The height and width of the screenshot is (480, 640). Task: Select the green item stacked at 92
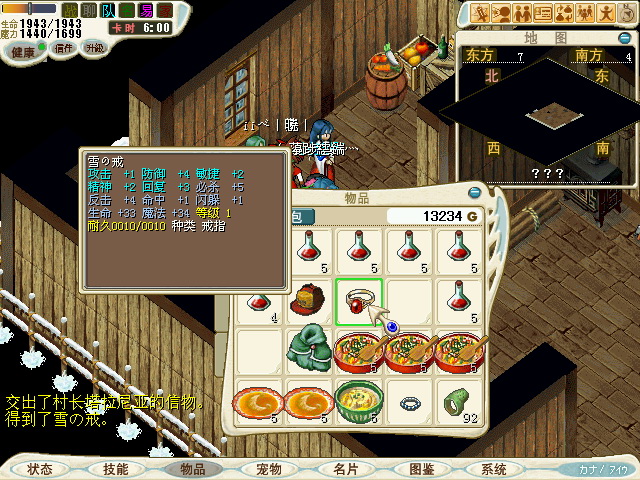pos(458,400)
